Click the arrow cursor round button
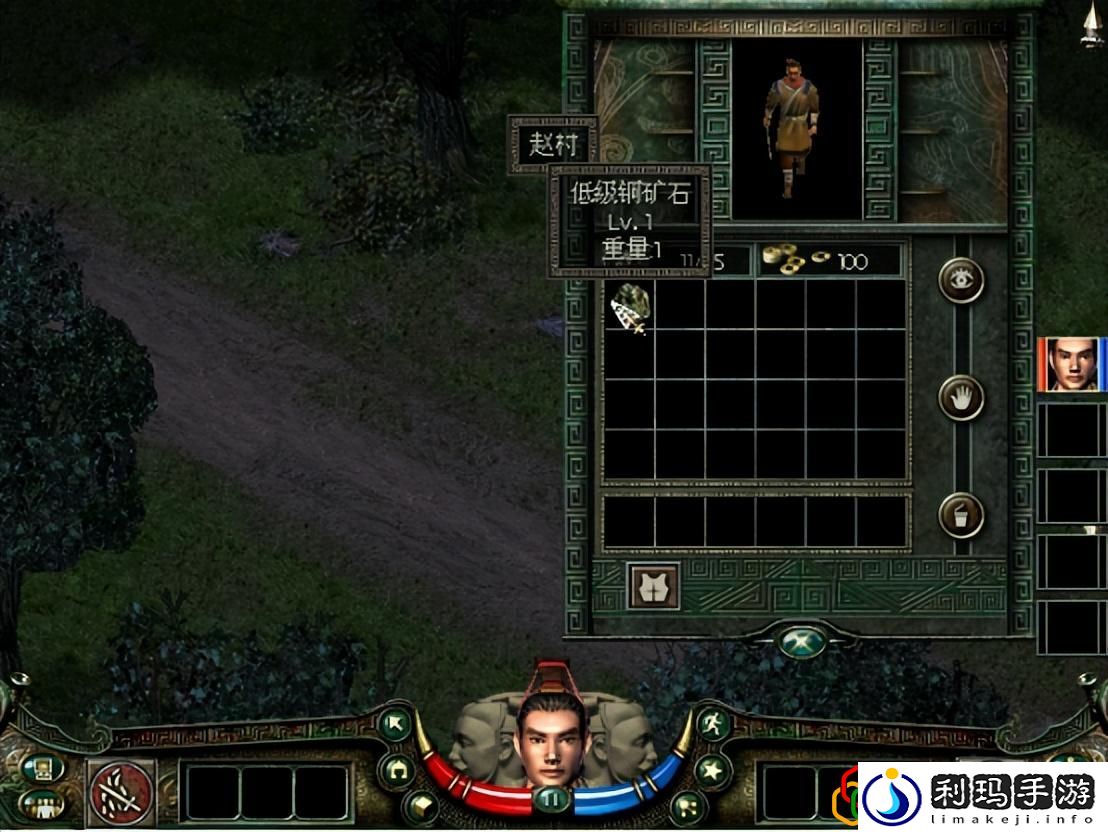The width and height of the screenshot is (1108, 832). 395,724
